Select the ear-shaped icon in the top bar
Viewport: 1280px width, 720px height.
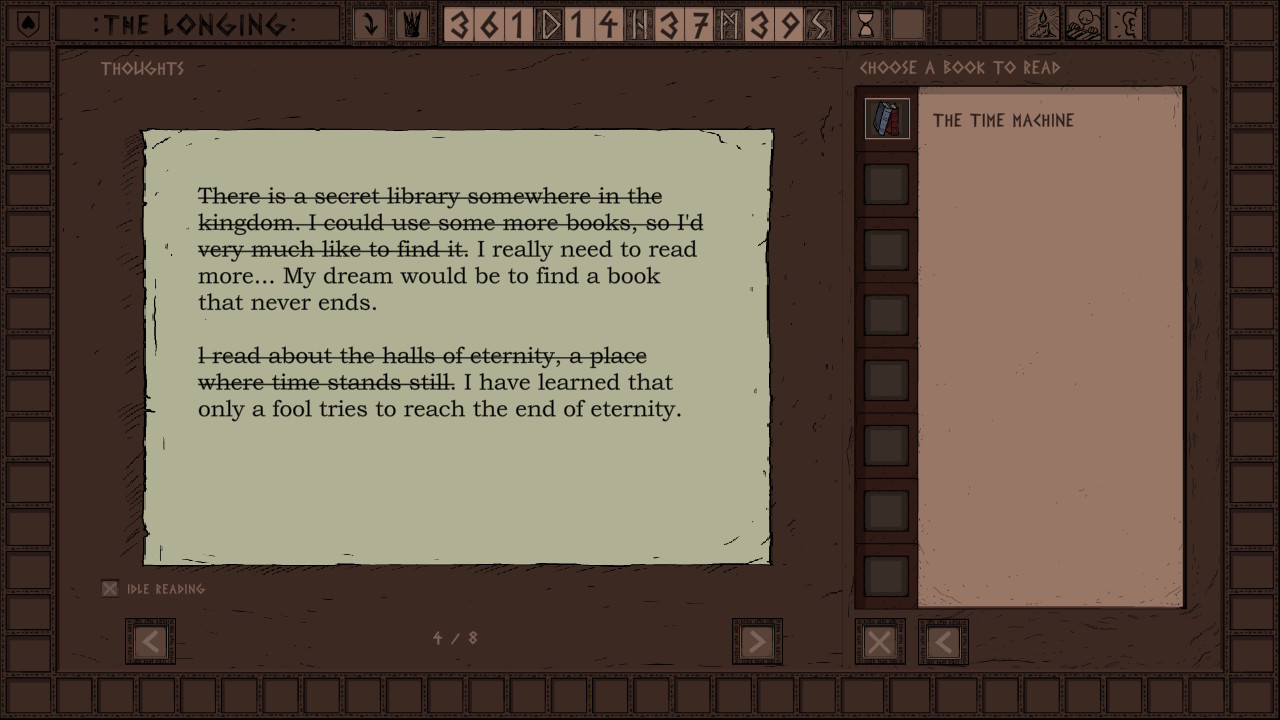[x=1126, y=24]
